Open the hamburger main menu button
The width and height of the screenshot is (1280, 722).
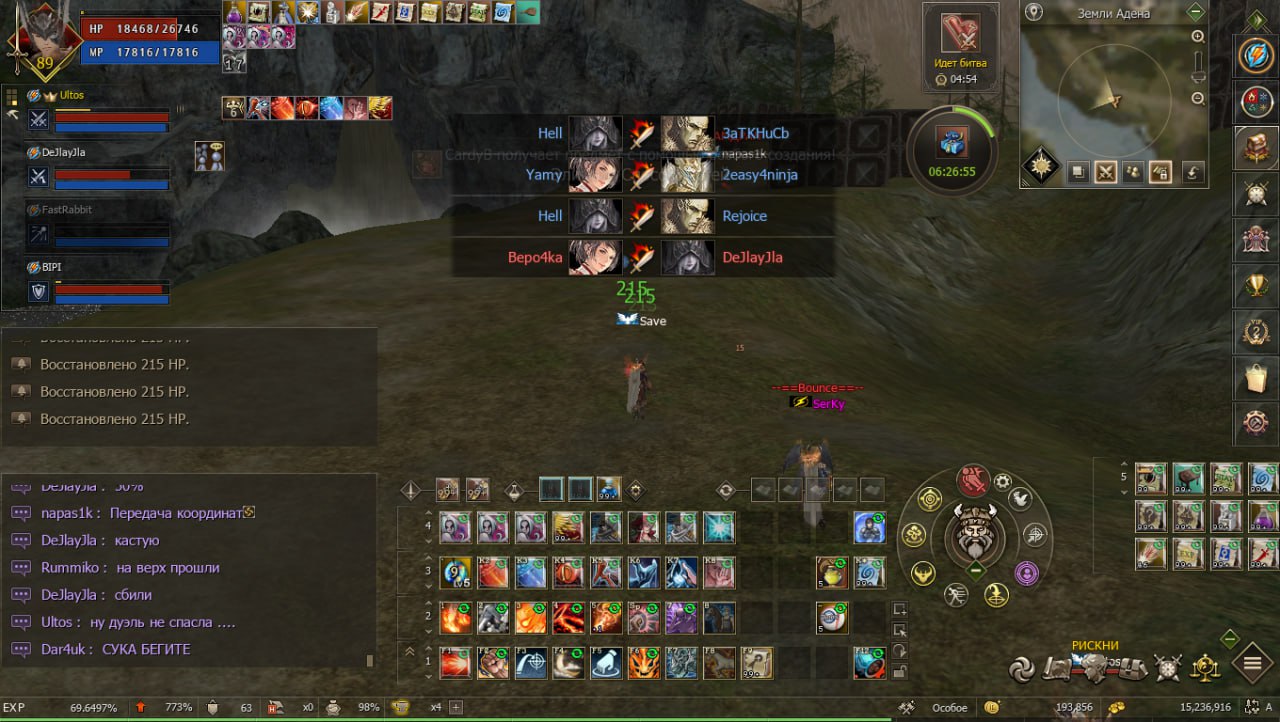(x=1251, y=662)
